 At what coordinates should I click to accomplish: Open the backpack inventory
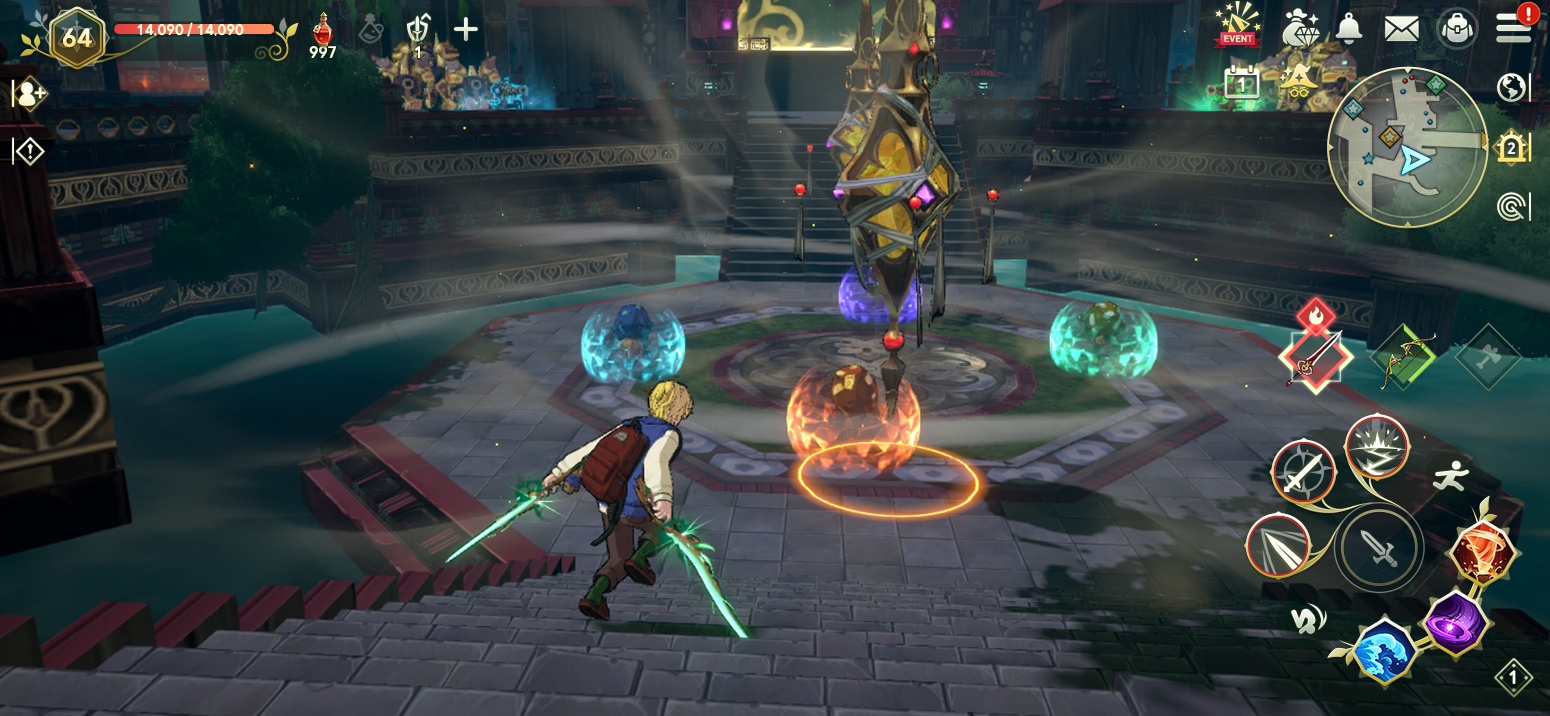point(1458,28)
